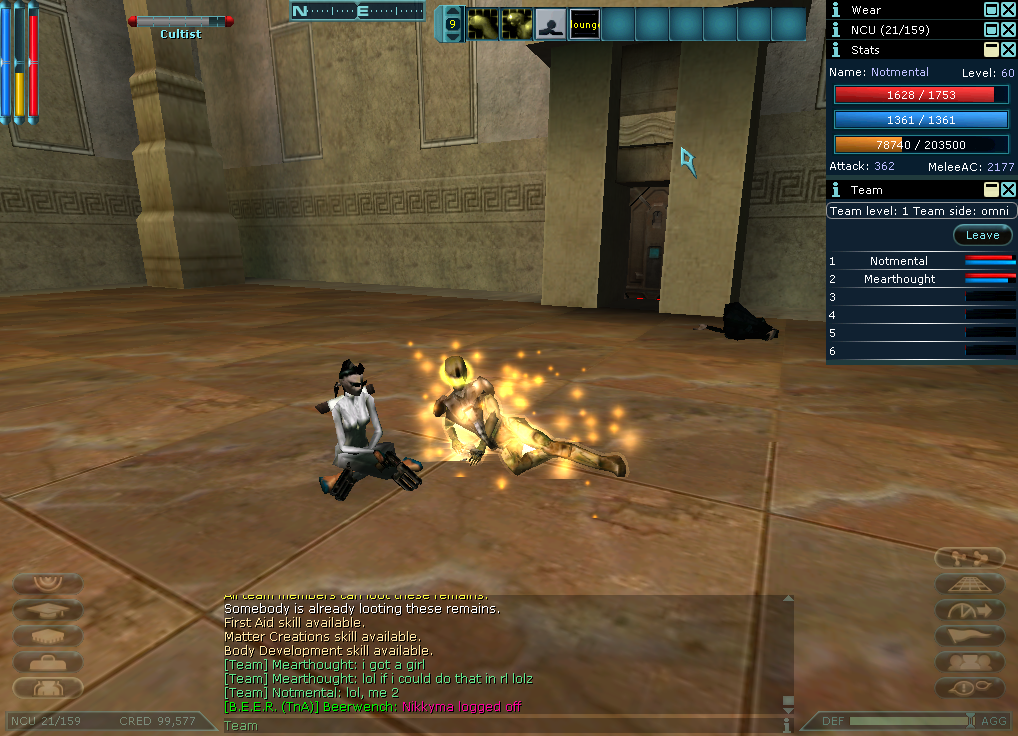Select Notmental in the team list
Viewport: 1018px width, 736px height.
[x=898, y=261]
